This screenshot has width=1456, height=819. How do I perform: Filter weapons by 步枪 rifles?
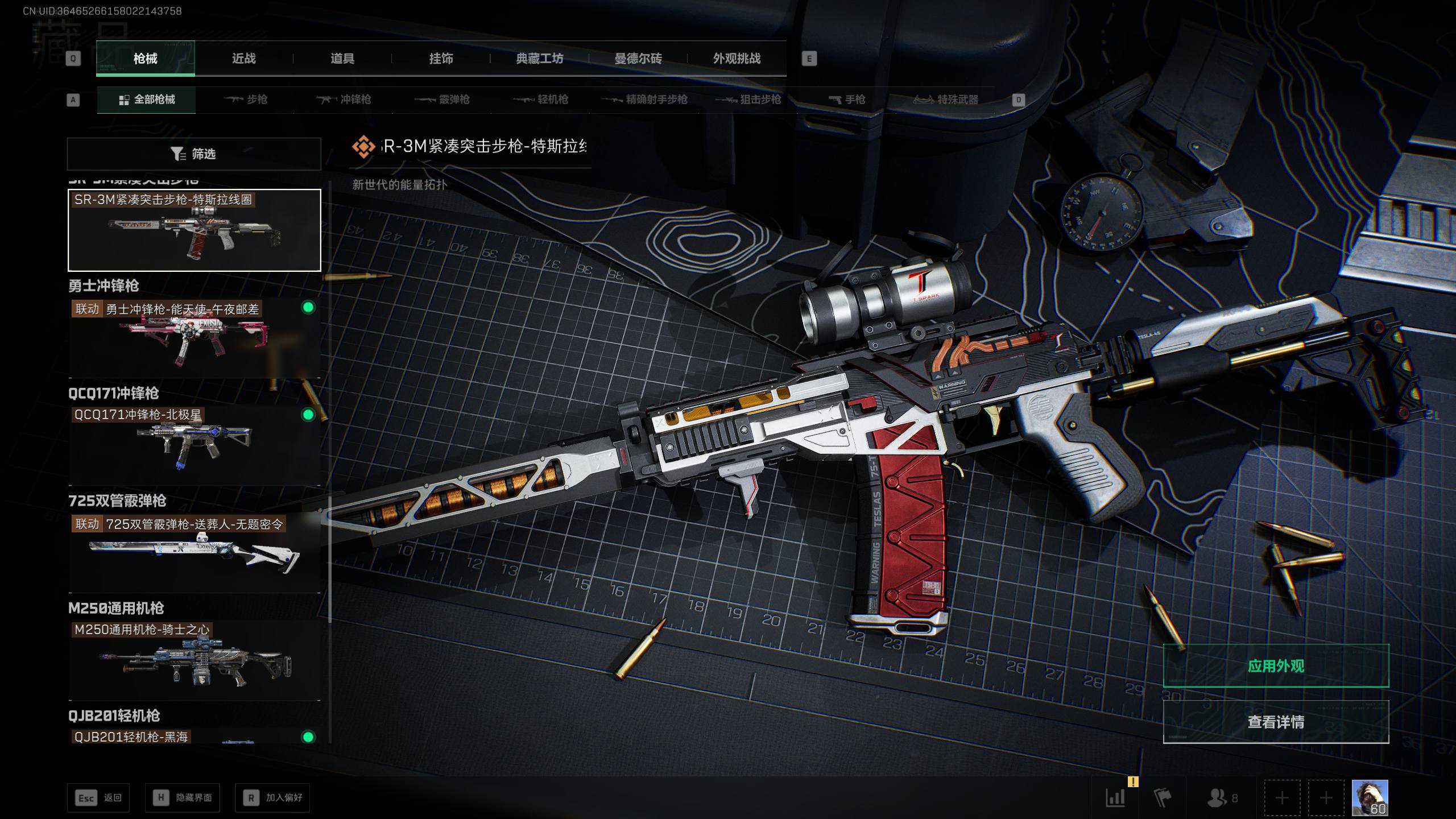coord(246,100)
